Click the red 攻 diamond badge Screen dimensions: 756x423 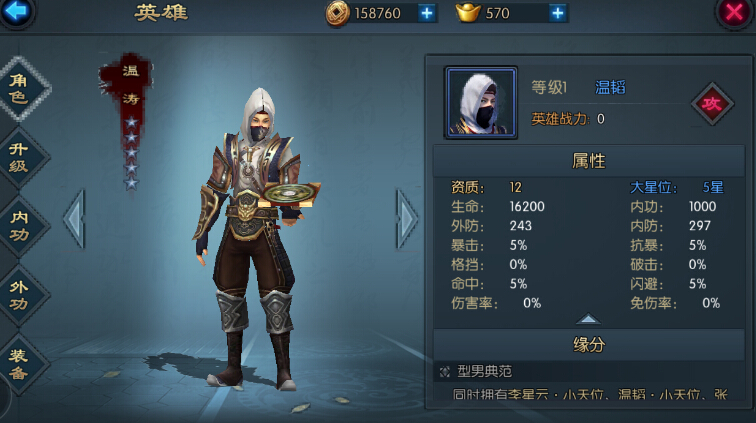(x=712, y=103)
